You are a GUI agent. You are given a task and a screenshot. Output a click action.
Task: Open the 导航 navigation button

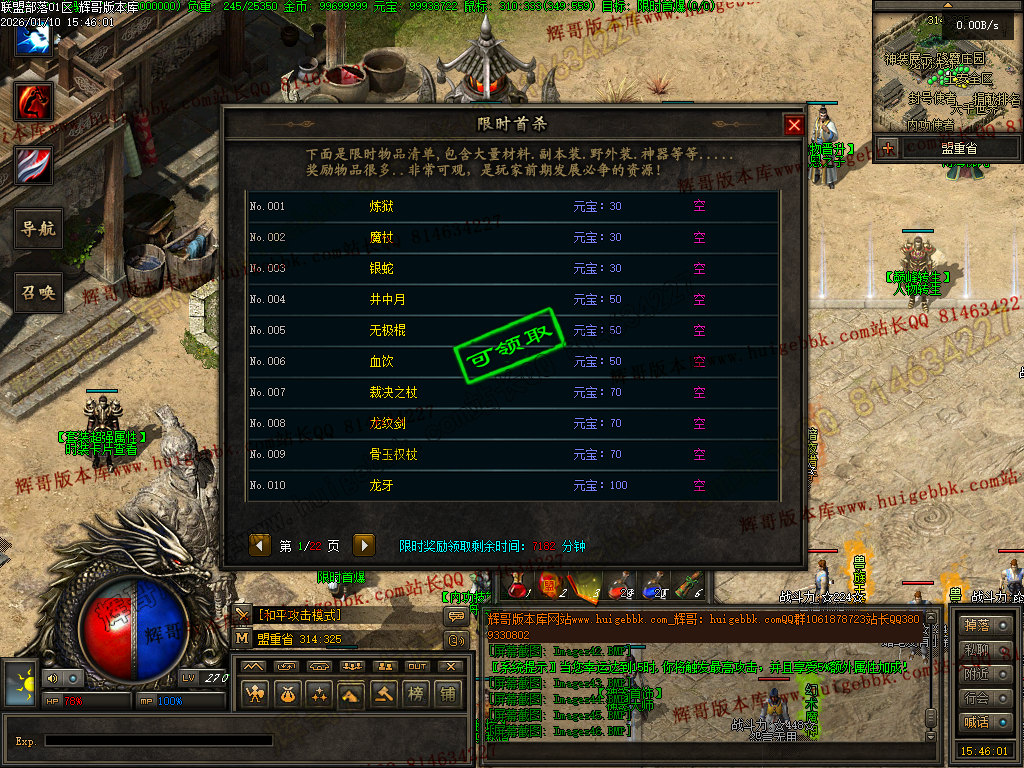39,229
